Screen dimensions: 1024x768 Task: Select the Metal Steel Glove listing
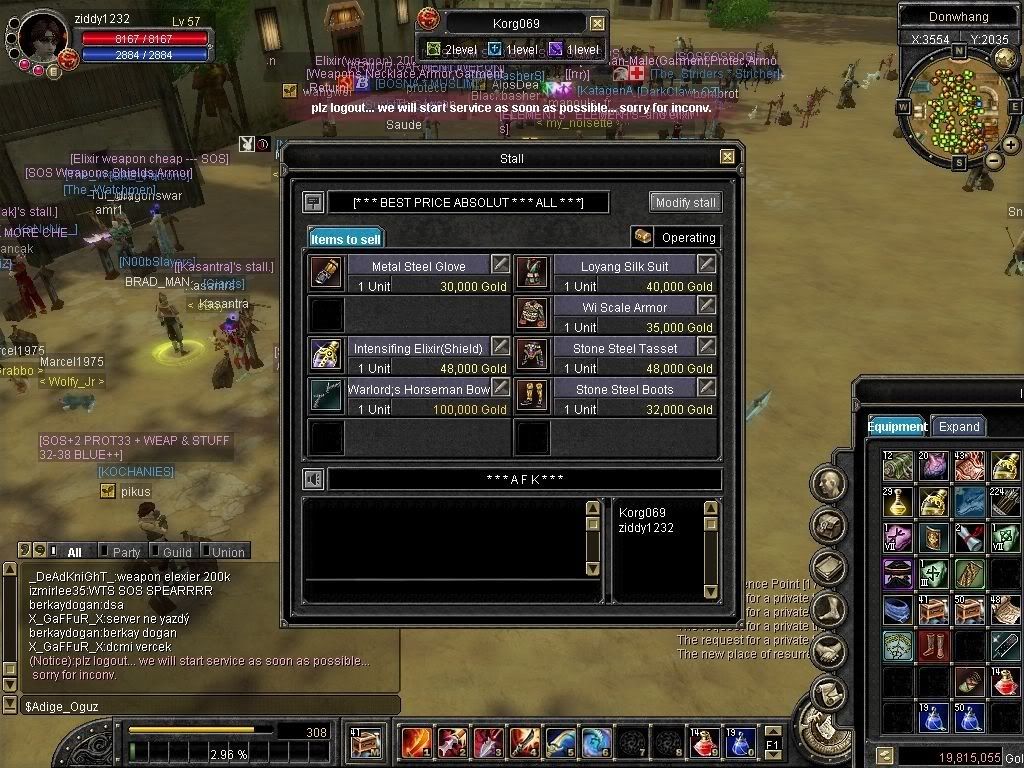coord(418,266)
